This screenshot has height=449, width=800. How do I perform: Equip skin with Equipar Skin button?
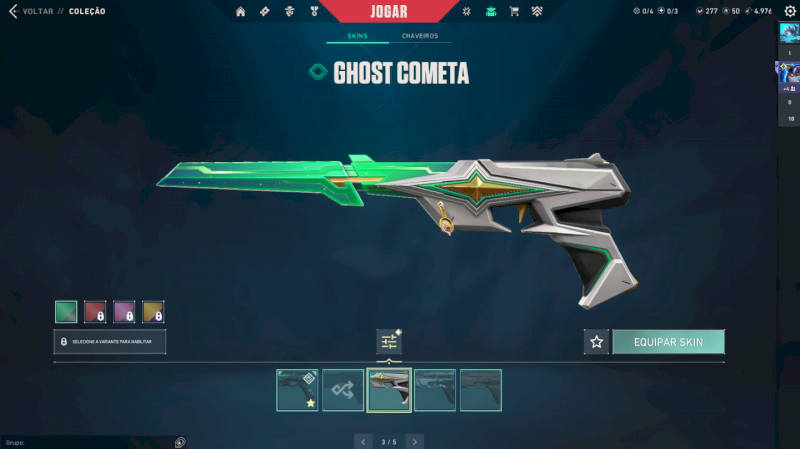(x=668, y=342)
